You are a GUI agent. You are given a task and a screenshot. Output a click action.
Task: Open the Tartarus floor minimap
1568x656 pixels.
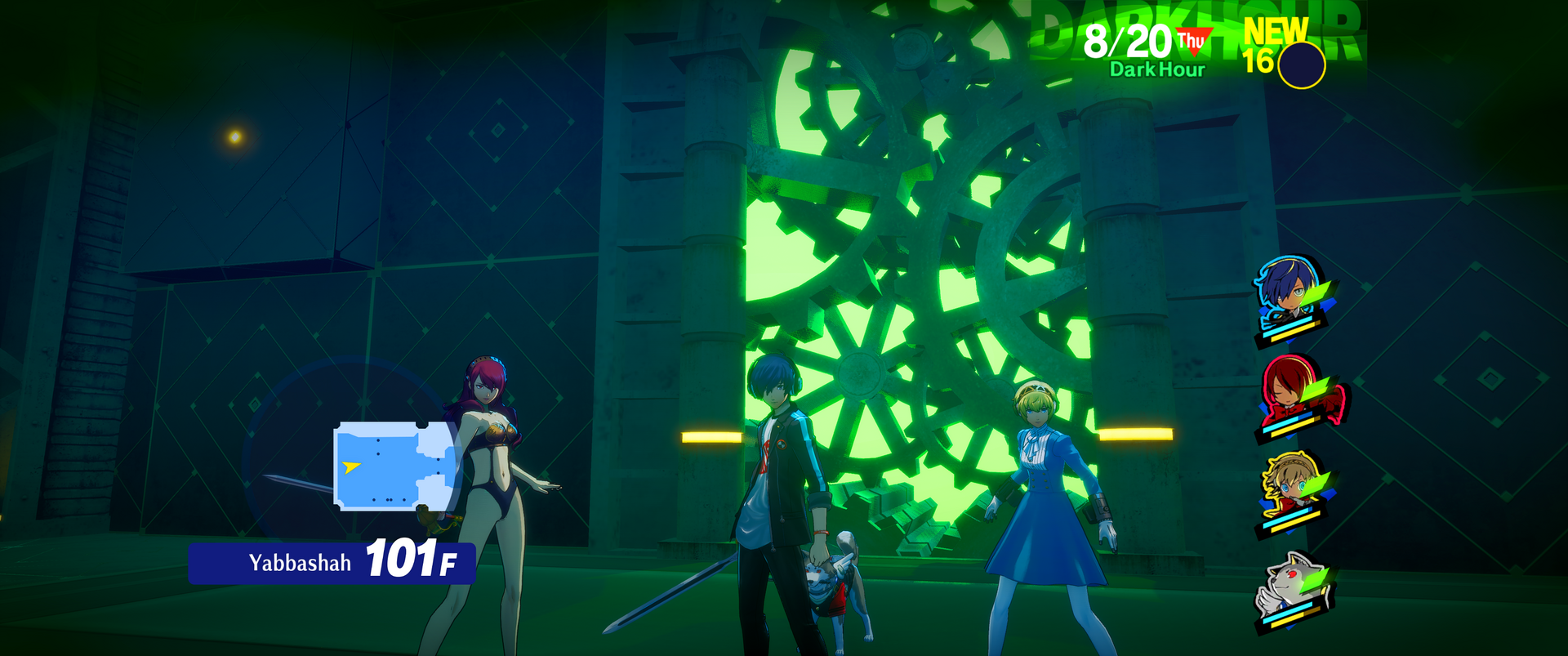pos(395,466)
